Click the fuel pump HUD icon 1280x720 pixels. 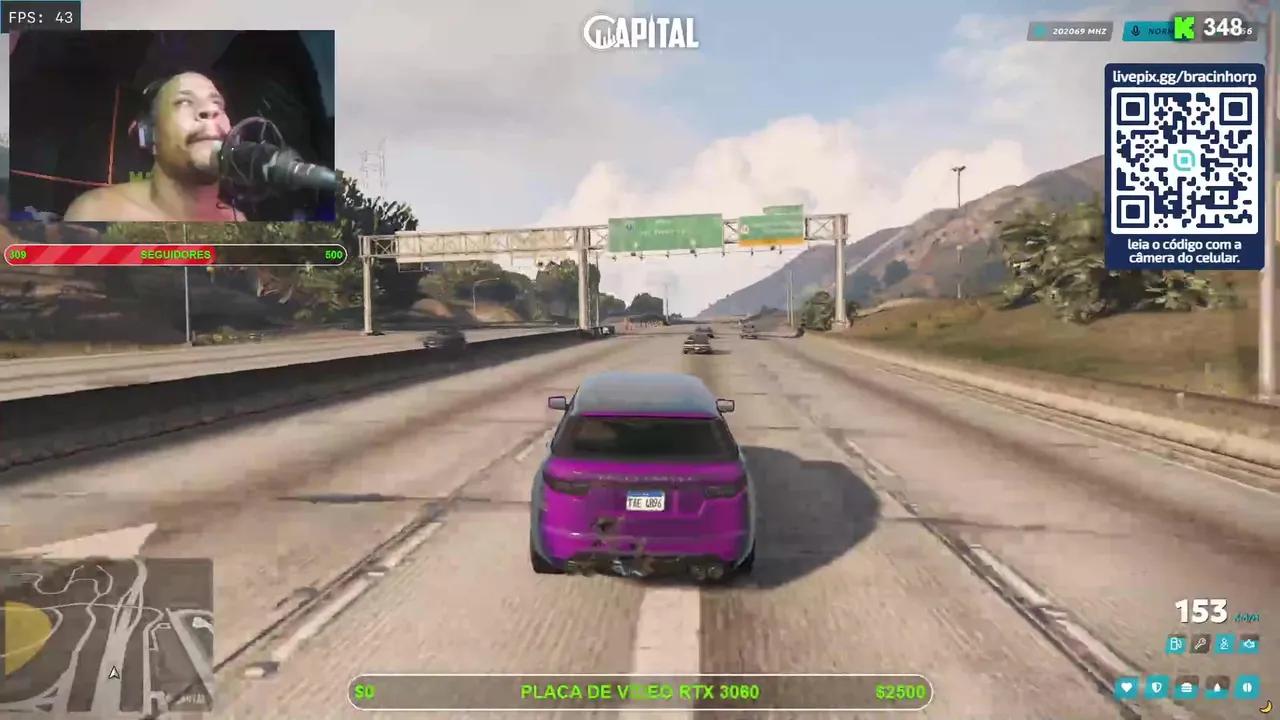[x=1176, y=644]
